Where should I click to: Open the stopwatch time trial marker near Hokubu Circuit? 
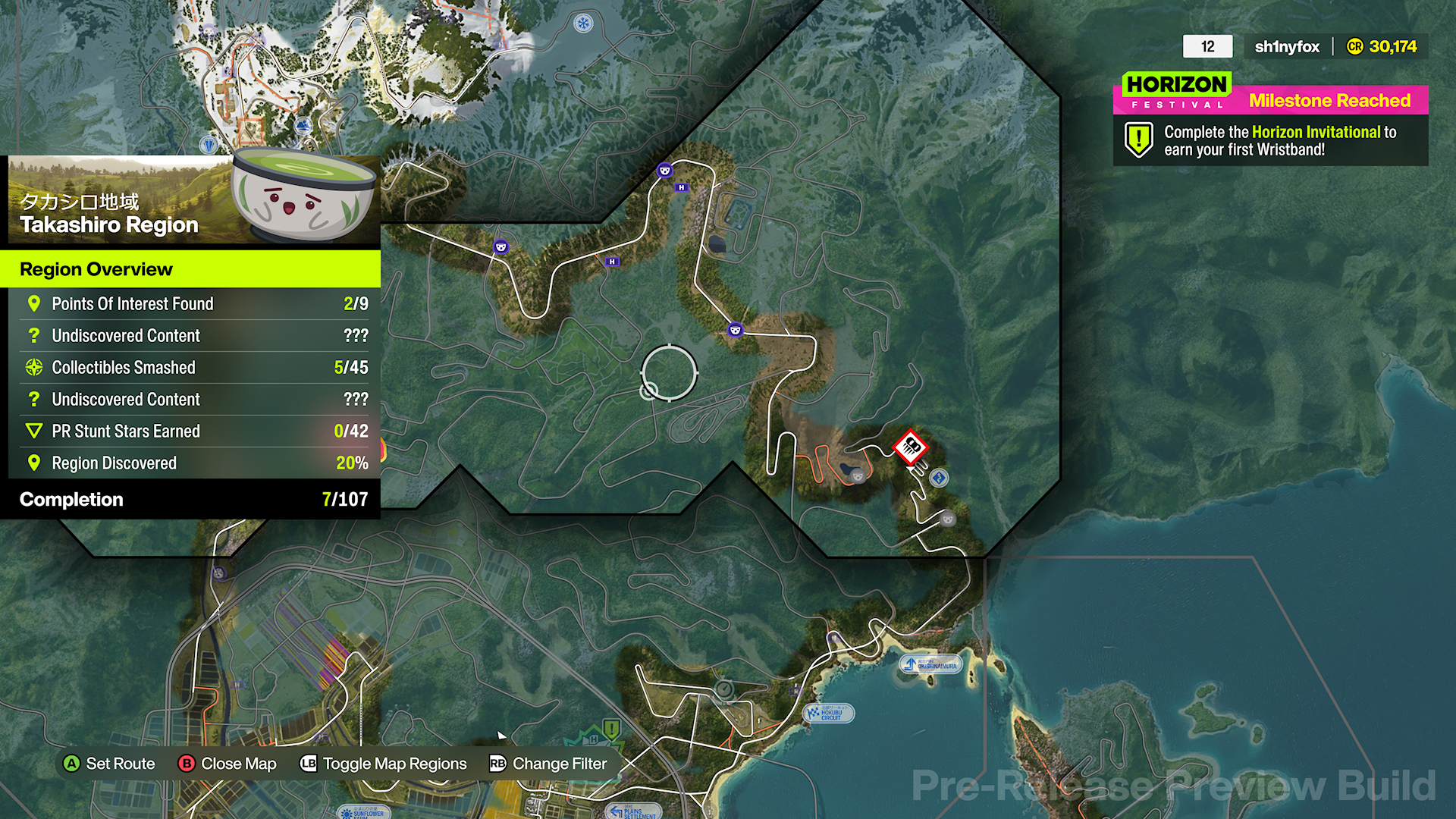click(x=724, y=690)
